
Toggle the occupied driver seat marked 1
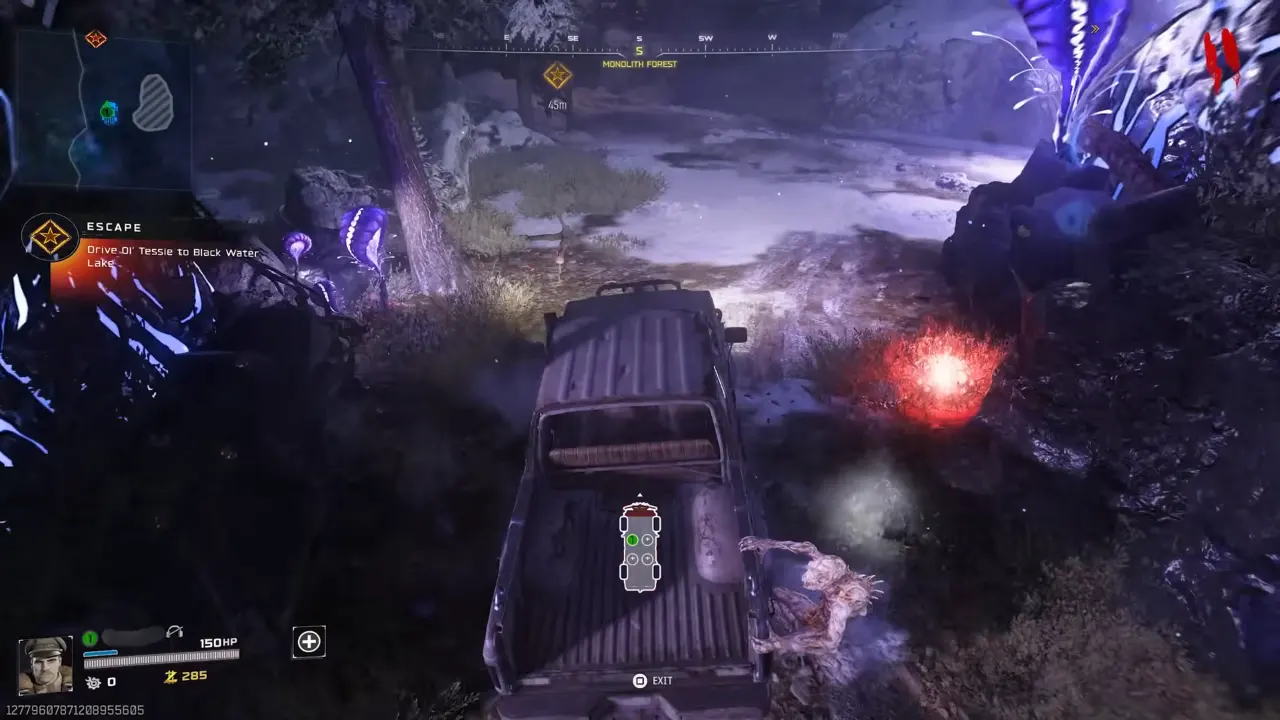pyautogui.click(x=632, y=539)
